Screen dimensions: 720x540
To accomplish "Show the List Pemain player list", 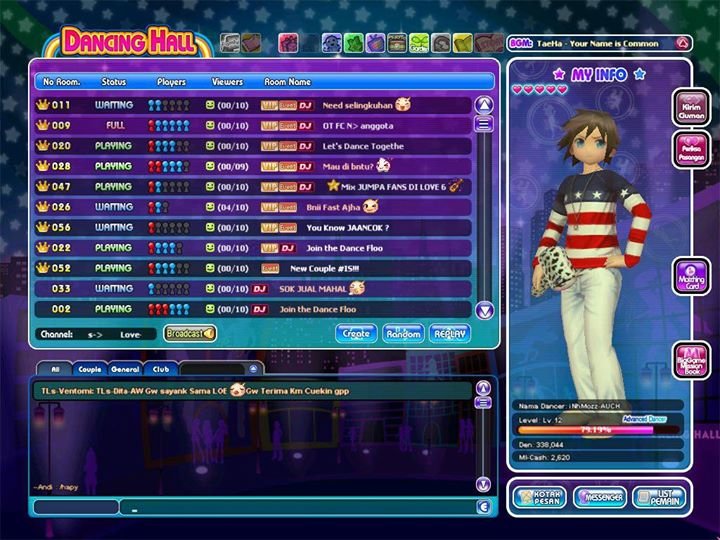I will tap(659, 497).
